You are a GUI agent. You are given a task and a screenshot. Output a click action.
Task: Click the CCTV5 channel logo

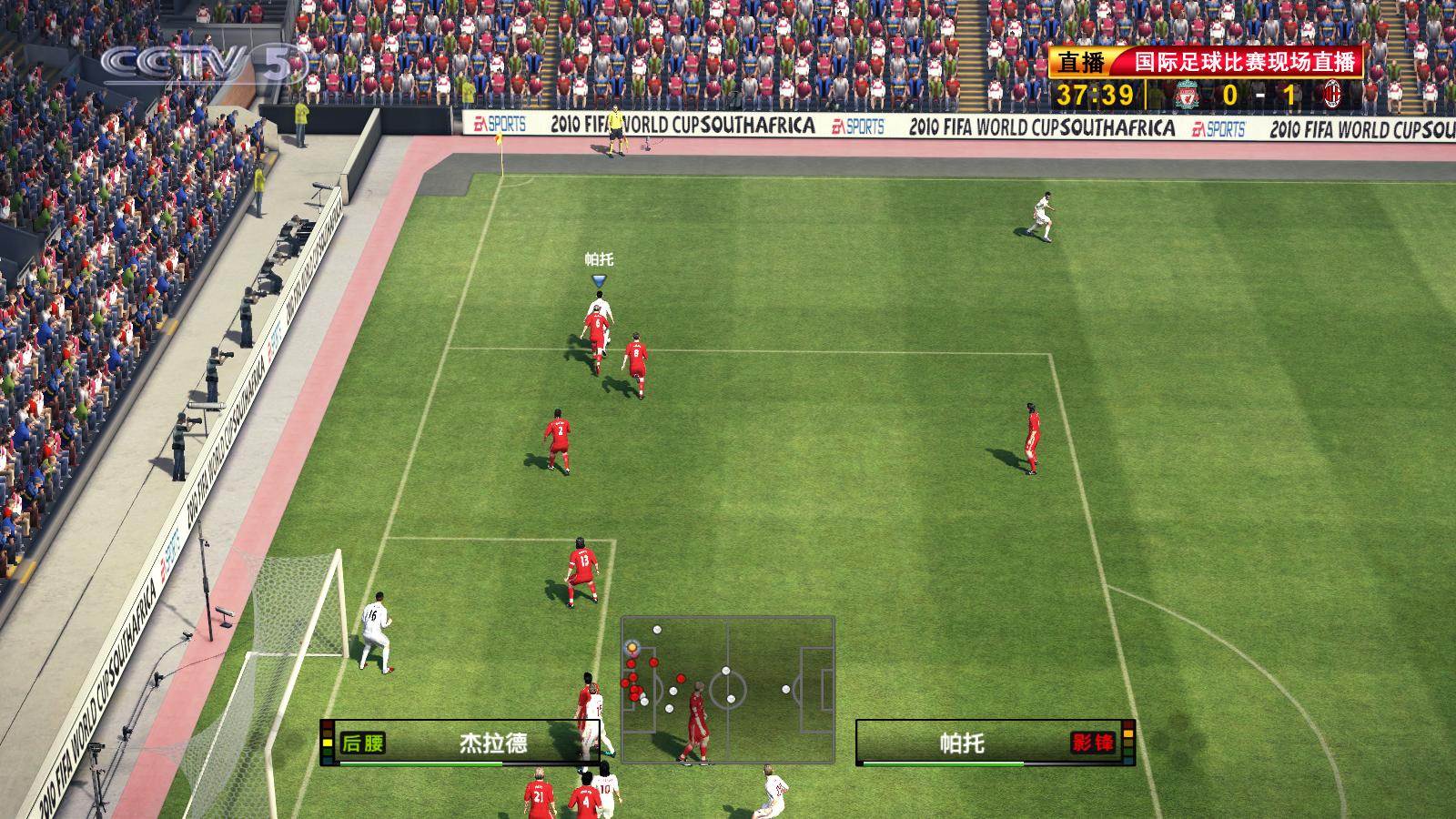pos(202,66)
